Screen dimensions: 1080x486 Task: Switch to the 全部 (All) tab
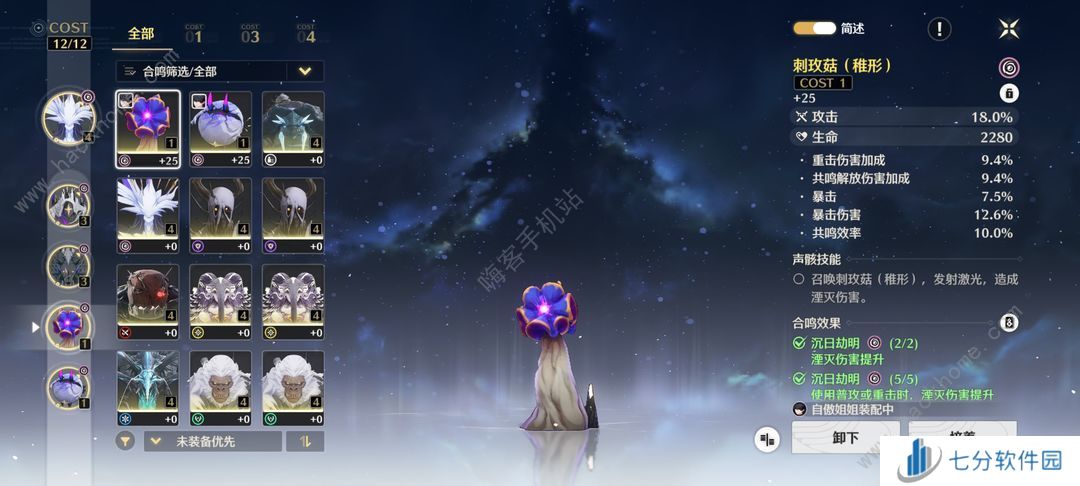[141, 34]
